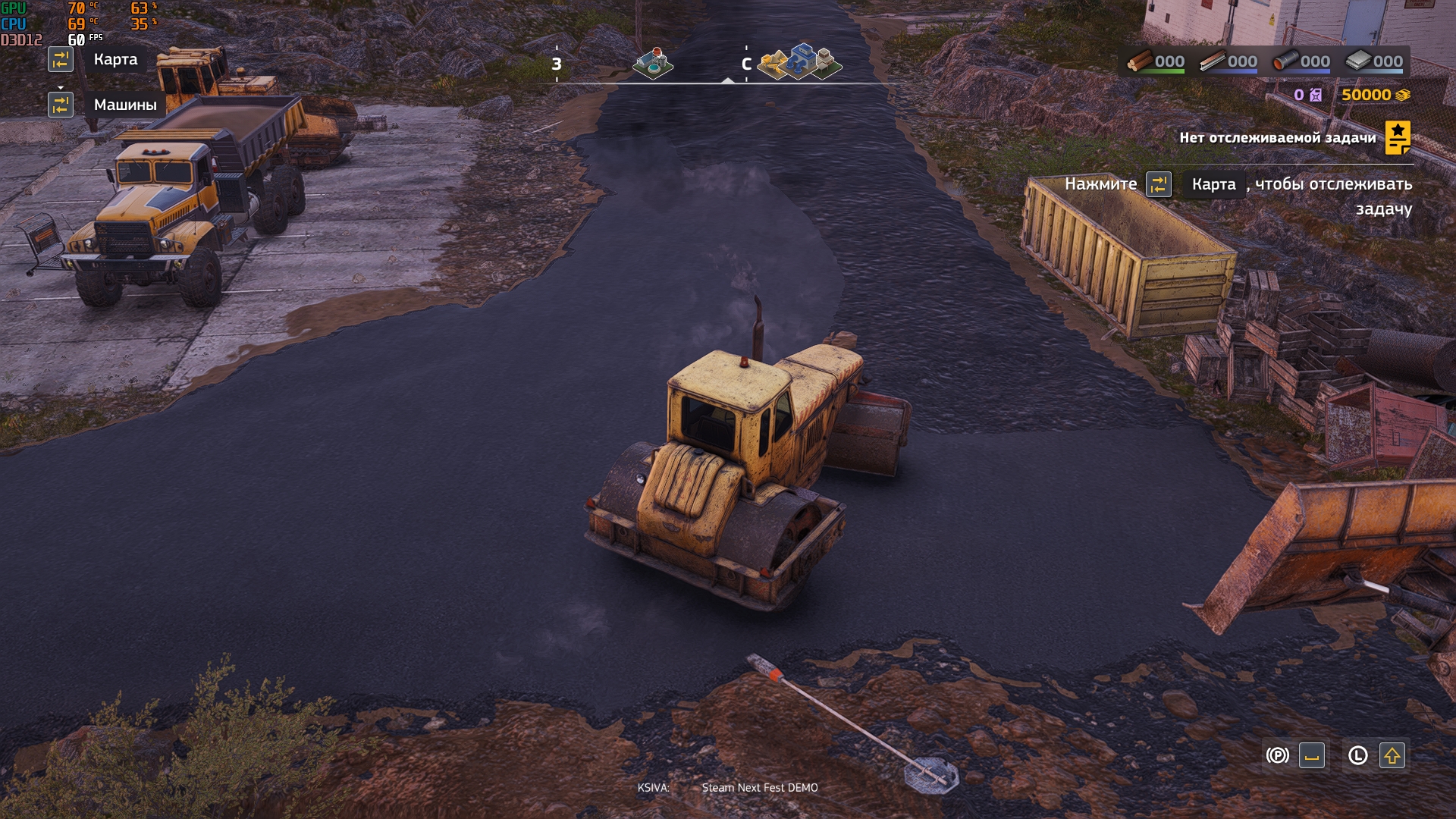Open the Карта map label

coord(115,59)
